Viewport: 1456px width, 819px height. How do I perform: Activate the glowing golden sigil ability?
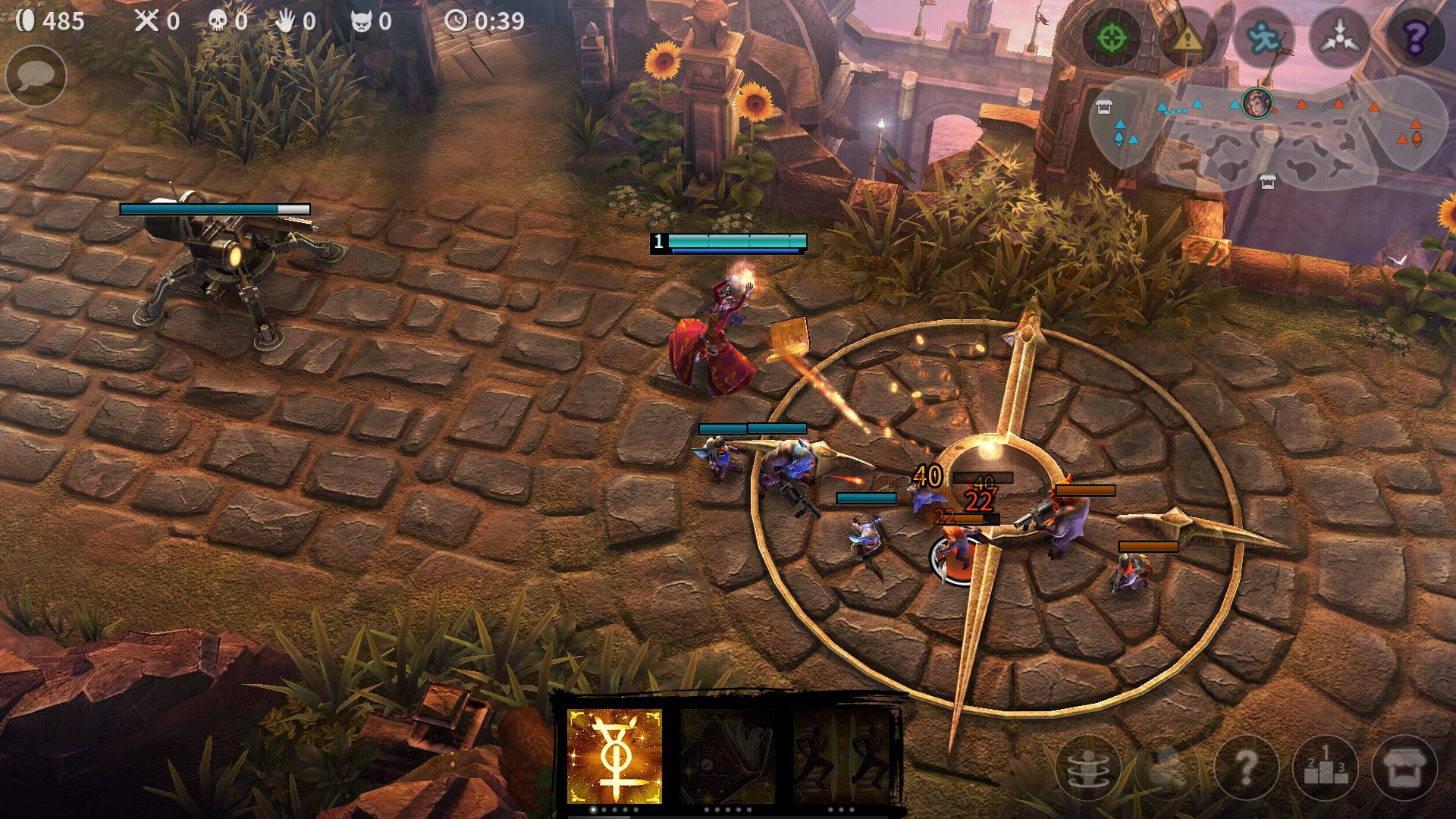[x=614, y=756]
